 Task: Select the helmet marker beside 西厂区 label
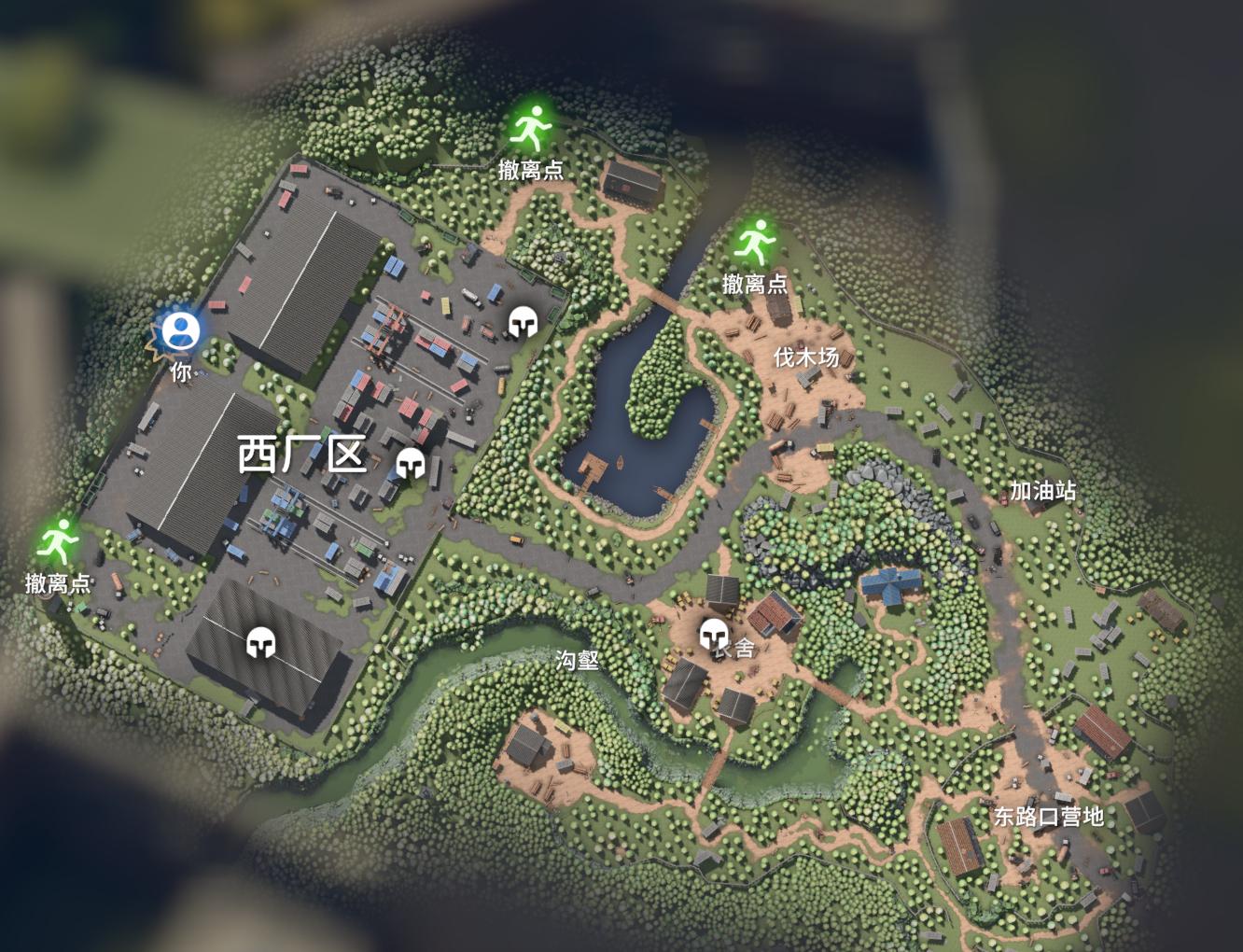pos(410,464)
